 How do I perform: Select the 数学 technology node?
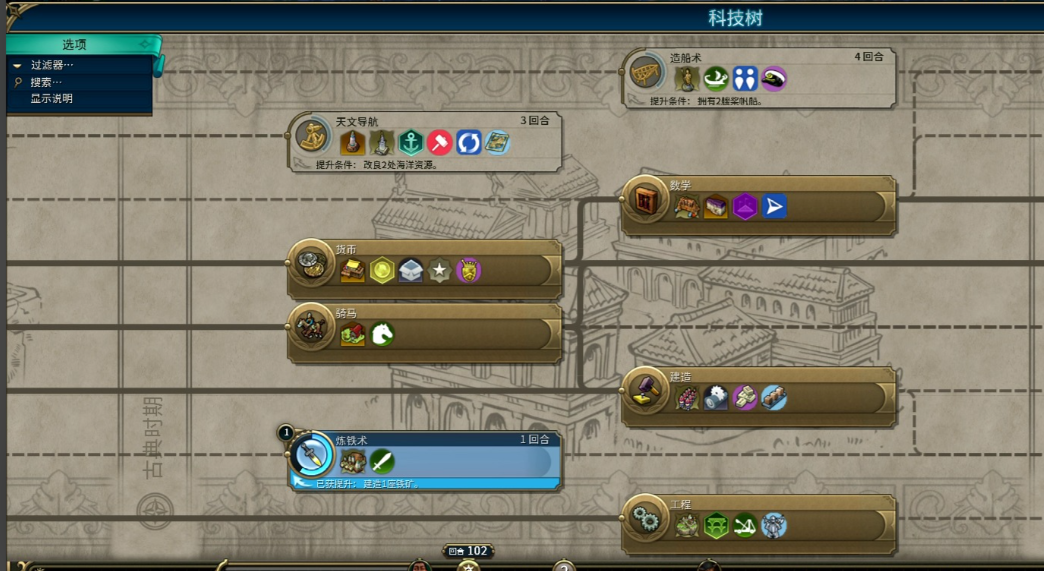coord(645,200)
